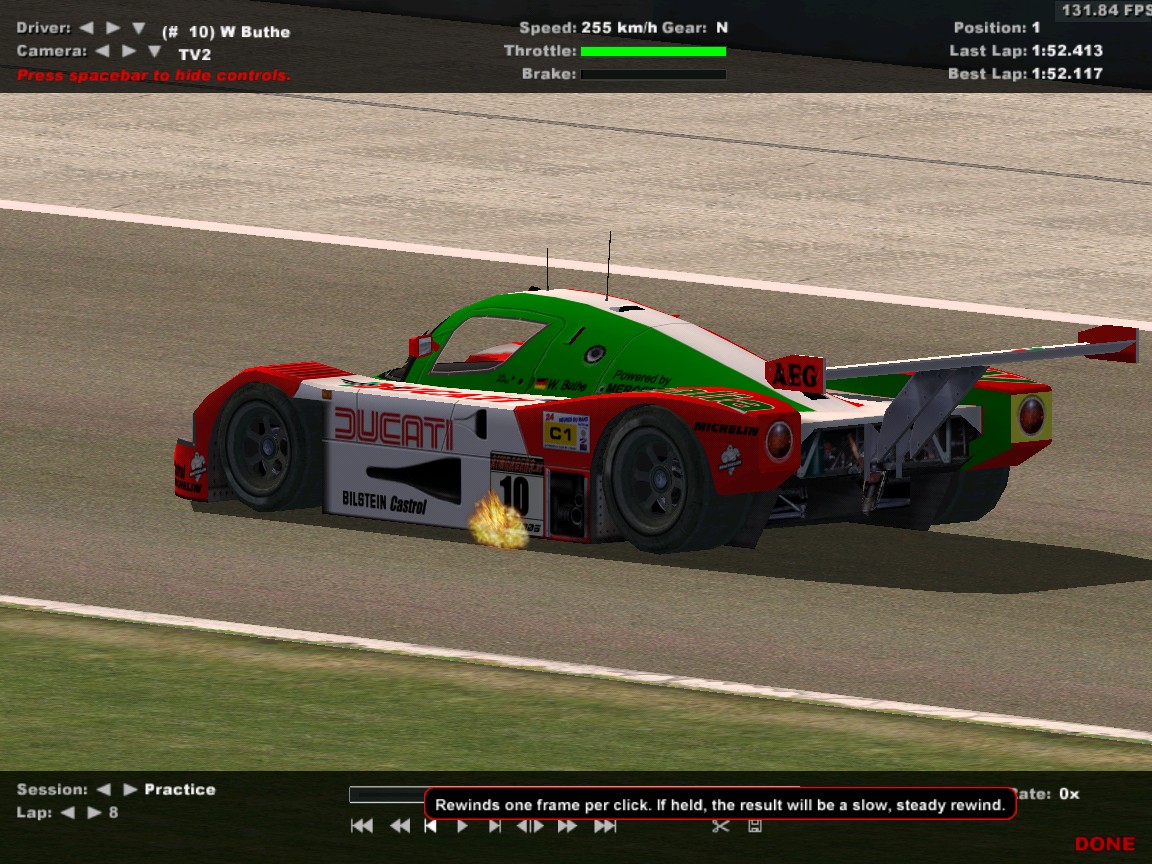1152x864 pixels.
Task: Click the scissors cut icon
Action: click(x=720, y=826)
